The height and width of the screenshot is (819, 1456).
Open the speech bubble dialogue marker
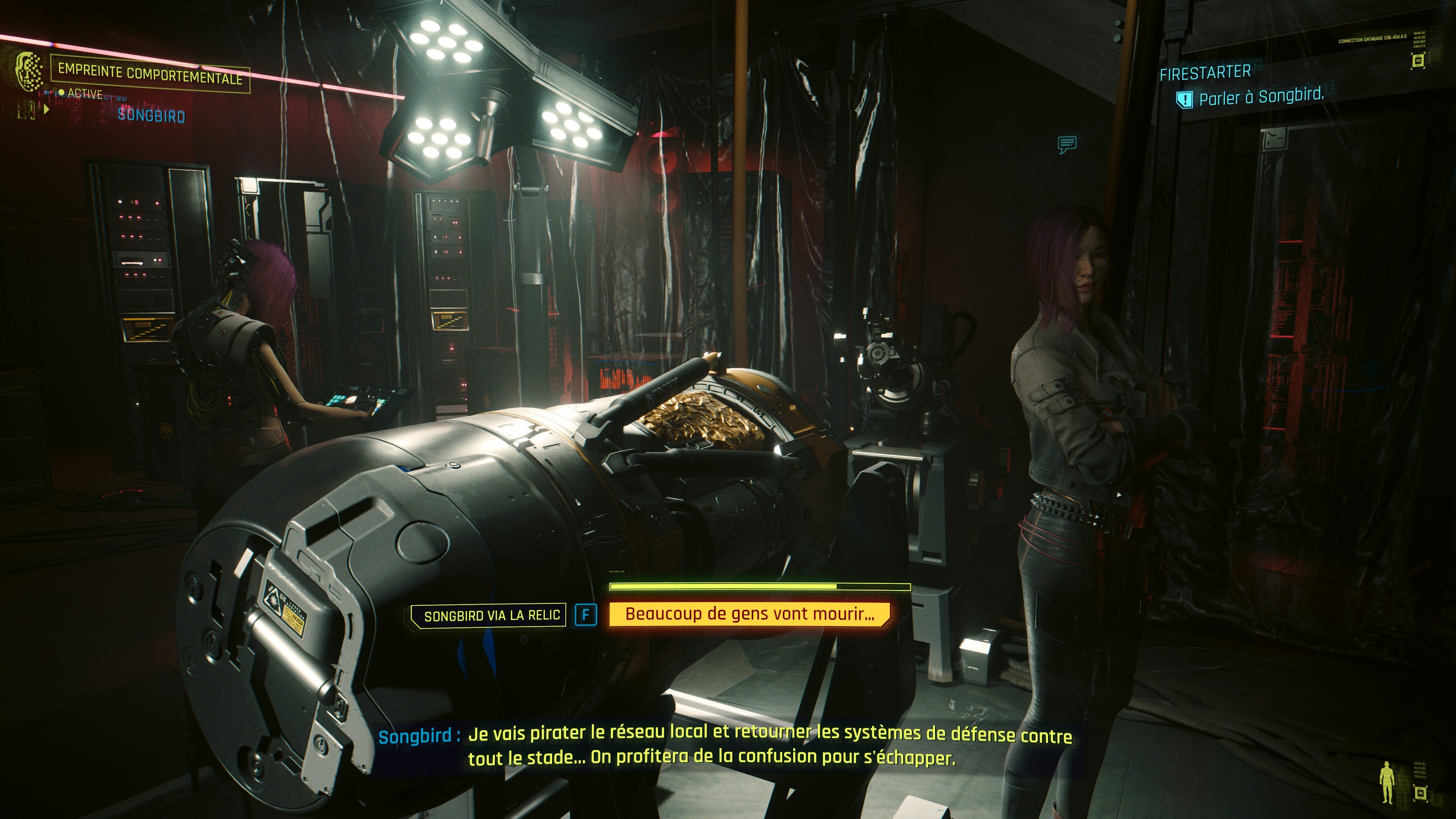1067,145
